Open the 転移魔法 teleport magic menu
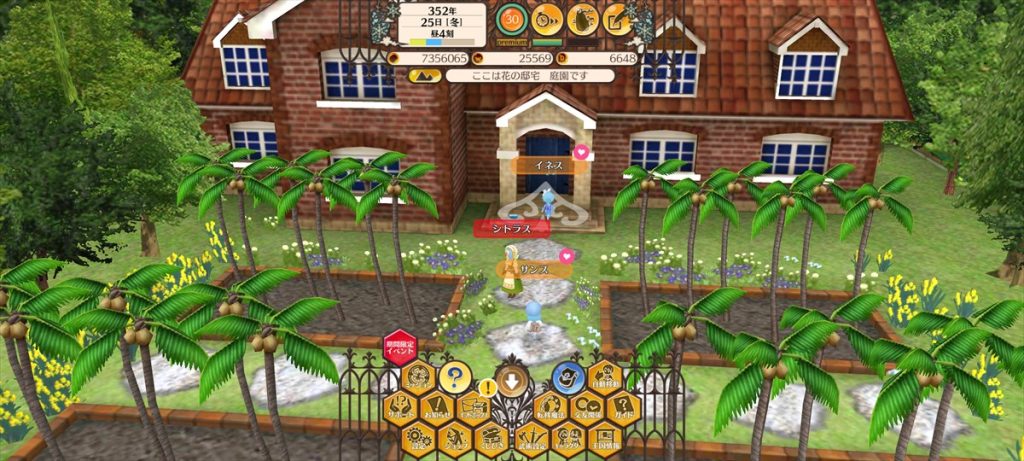The image size is (1024, 461). click(x=549, y=408)
